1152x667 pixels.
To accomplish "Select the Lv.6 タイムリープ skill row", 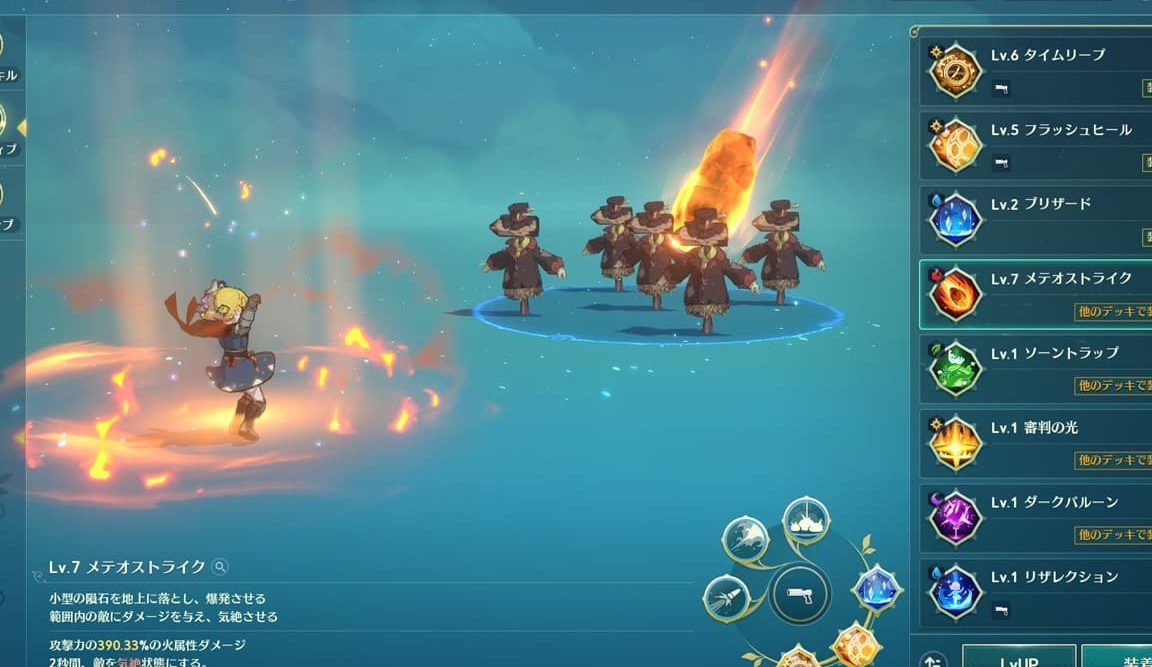I will pos(1040,70).
